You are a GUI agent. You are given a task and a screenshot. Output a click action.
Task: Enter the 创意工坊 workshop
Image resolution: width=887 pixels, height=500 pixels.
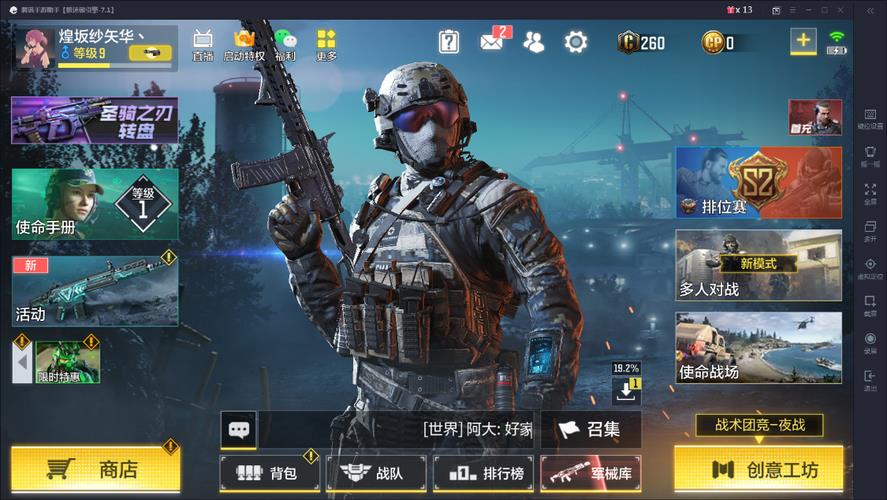[x=757, y=469]
